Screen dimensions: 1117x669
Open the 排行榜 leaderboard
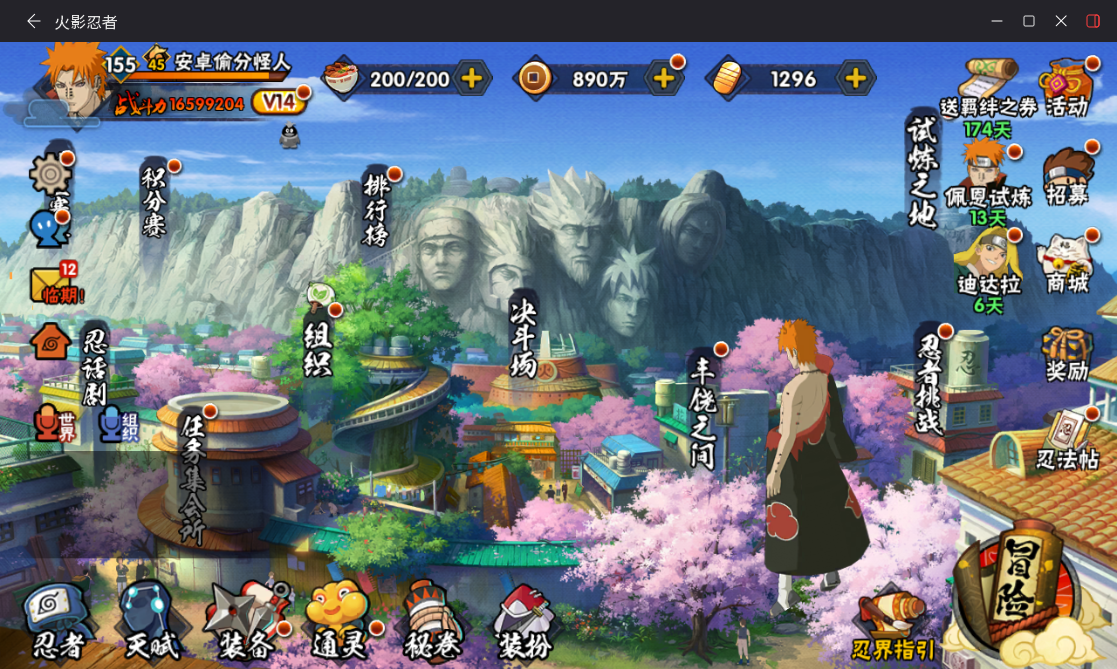(375, 208)
